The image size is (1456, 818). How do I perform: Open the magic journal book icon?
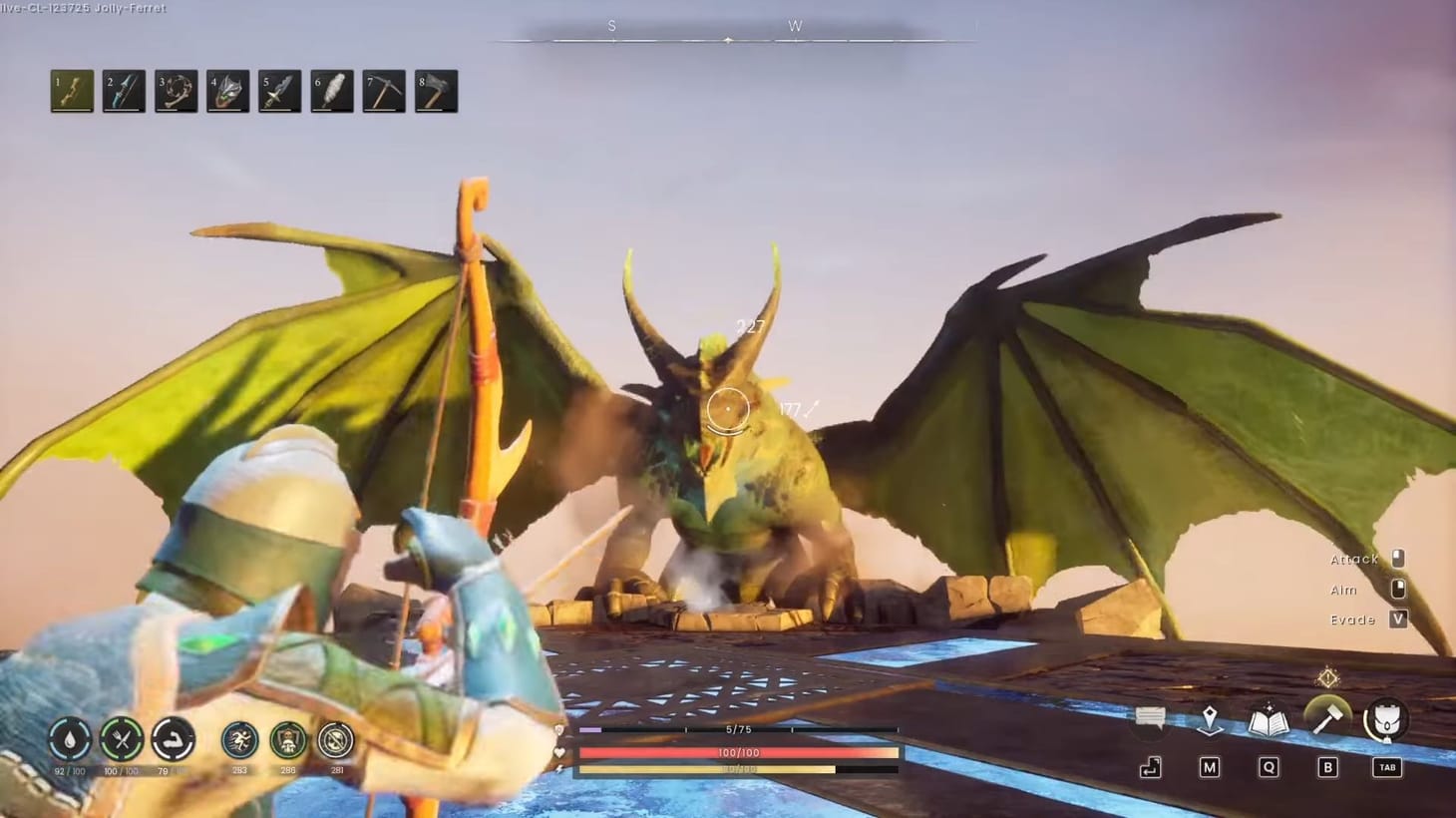coord(1267,720)
